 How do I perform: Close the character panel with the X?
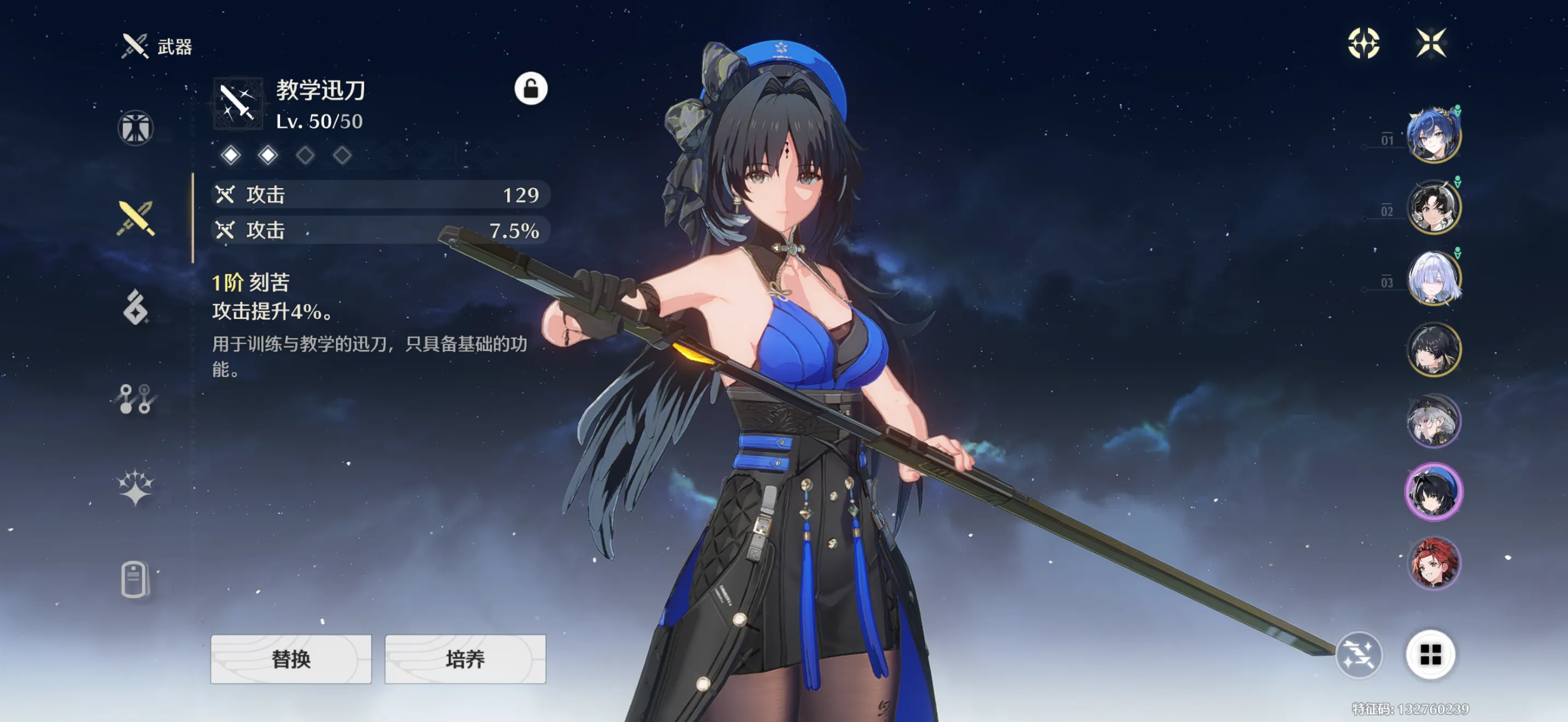(1430, 43)
